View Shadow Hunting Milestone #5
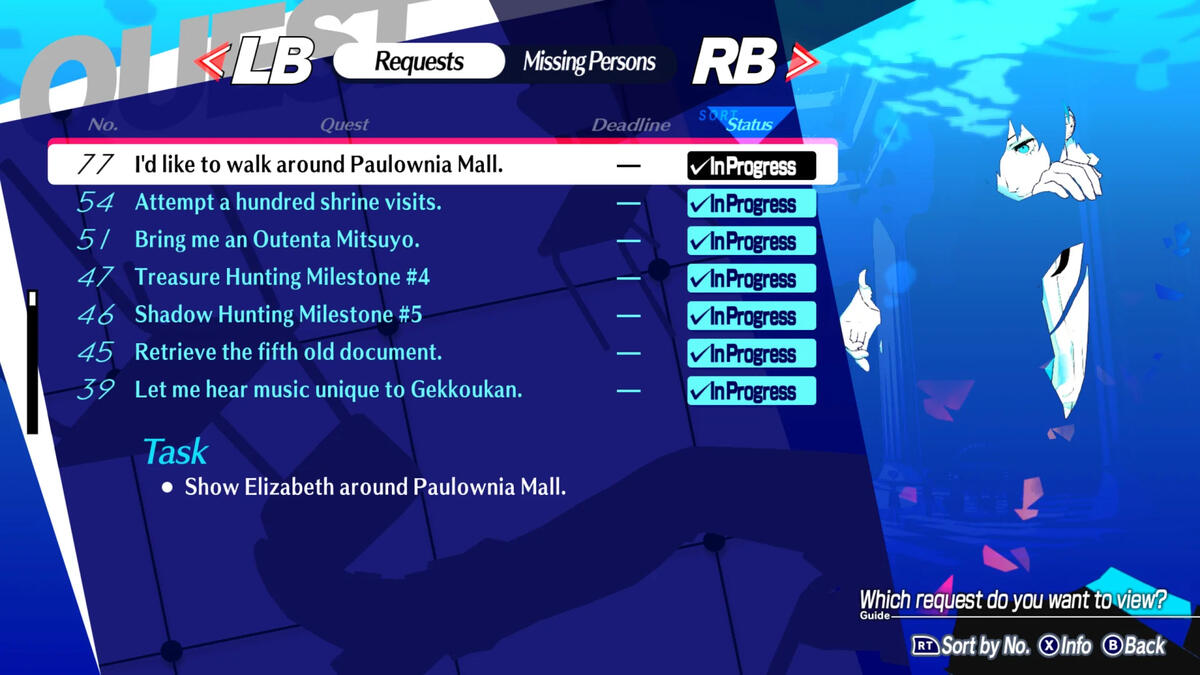 278,315
